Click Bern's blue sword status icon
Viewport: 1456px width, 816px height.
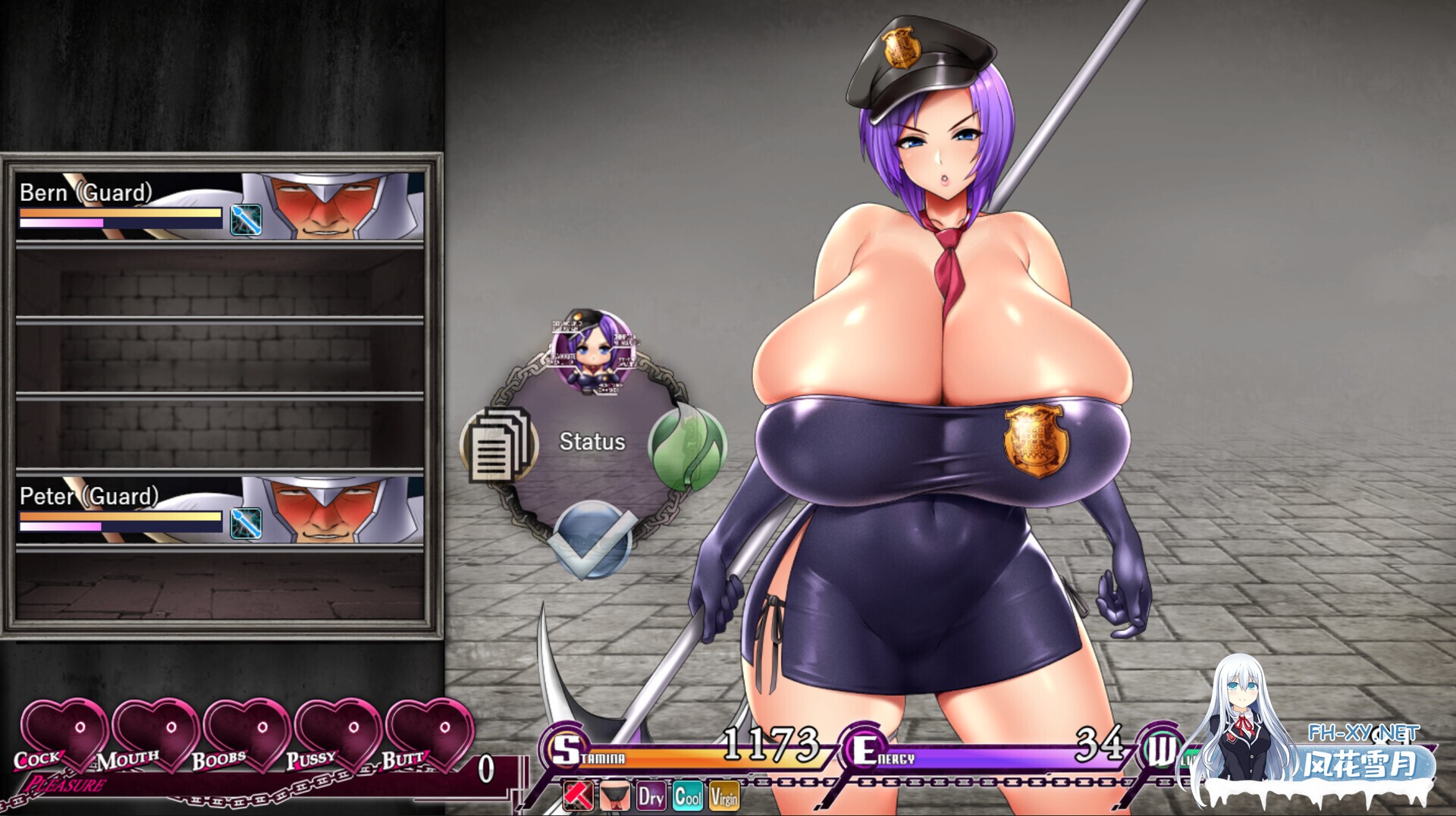tap(246, 220)
